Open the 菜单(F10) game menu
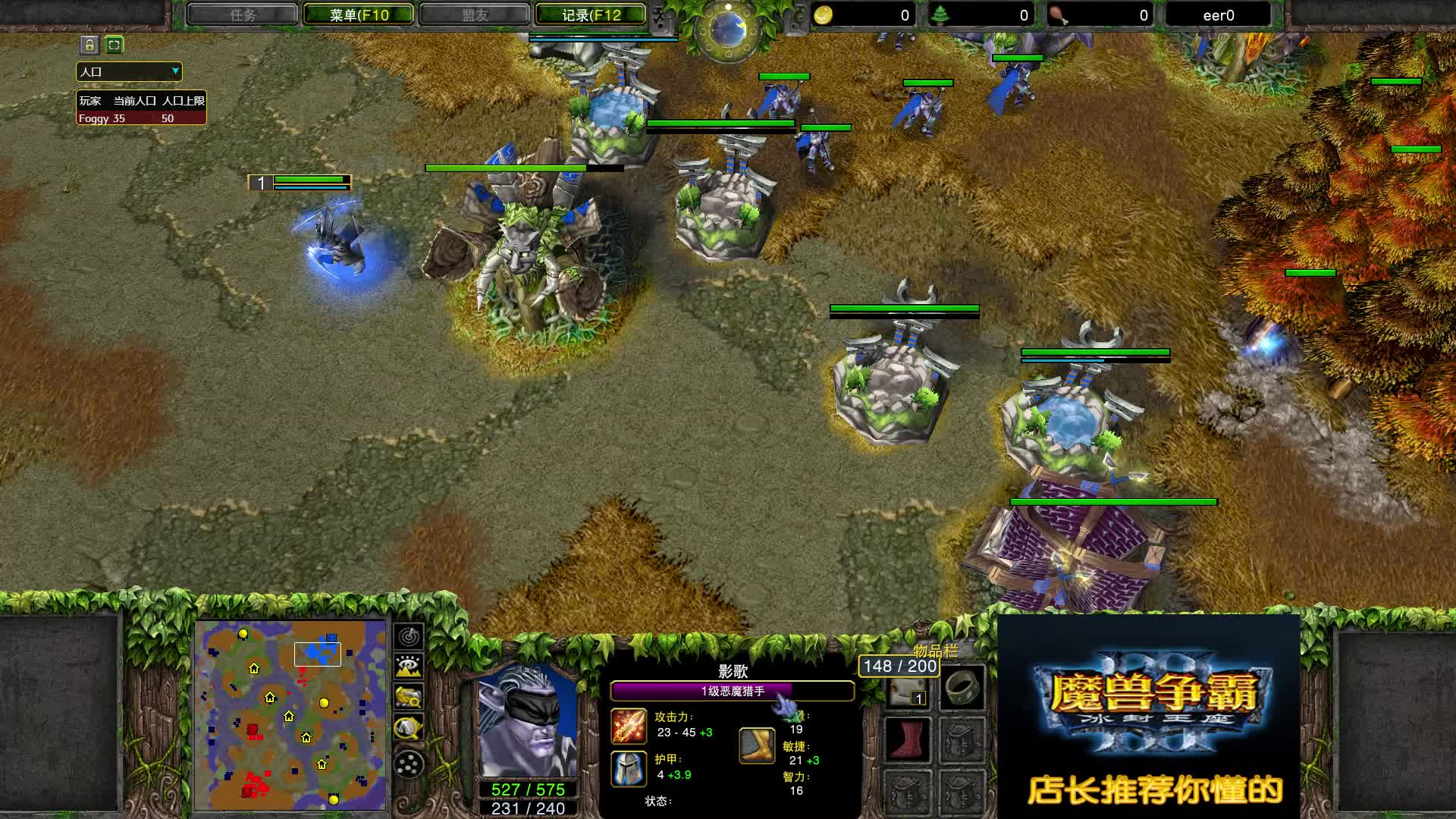 (357, 14)
